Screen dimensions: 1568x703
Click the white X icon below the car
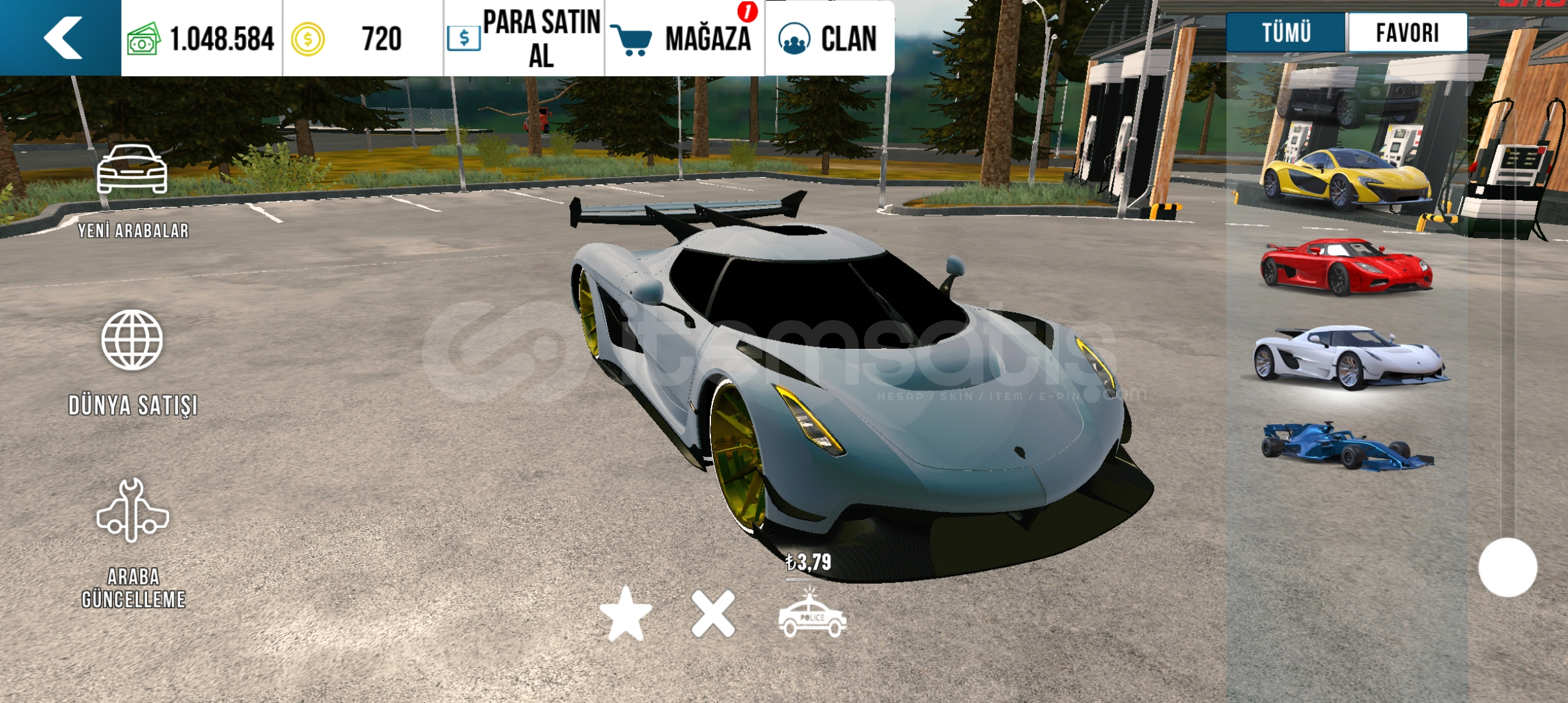coord(713,614)
